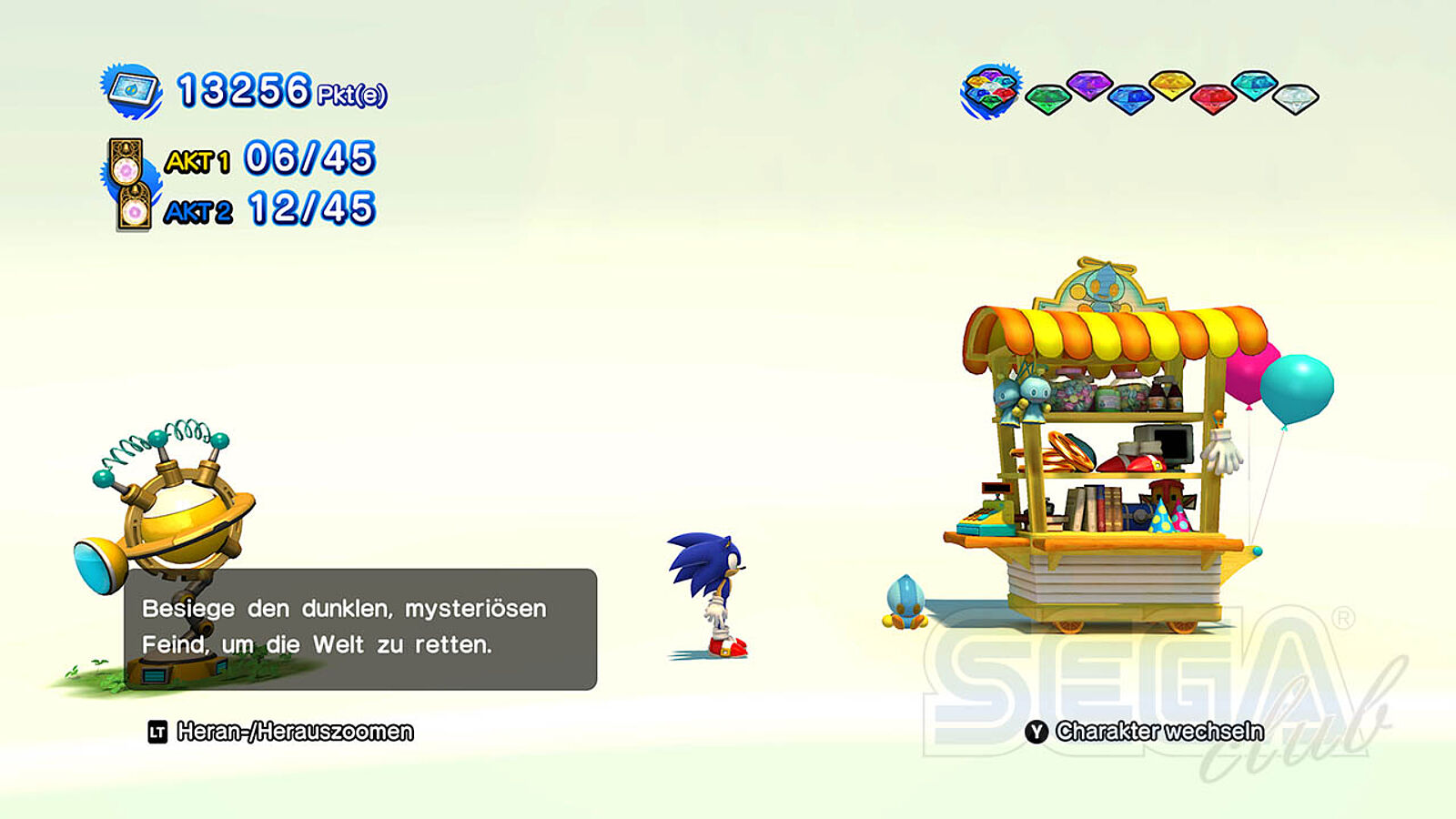This screenshot has width=1456, height=819.
Task: Click the Akt 2 collectible icon
Action: pyautogui.click(x=134, y=207)
